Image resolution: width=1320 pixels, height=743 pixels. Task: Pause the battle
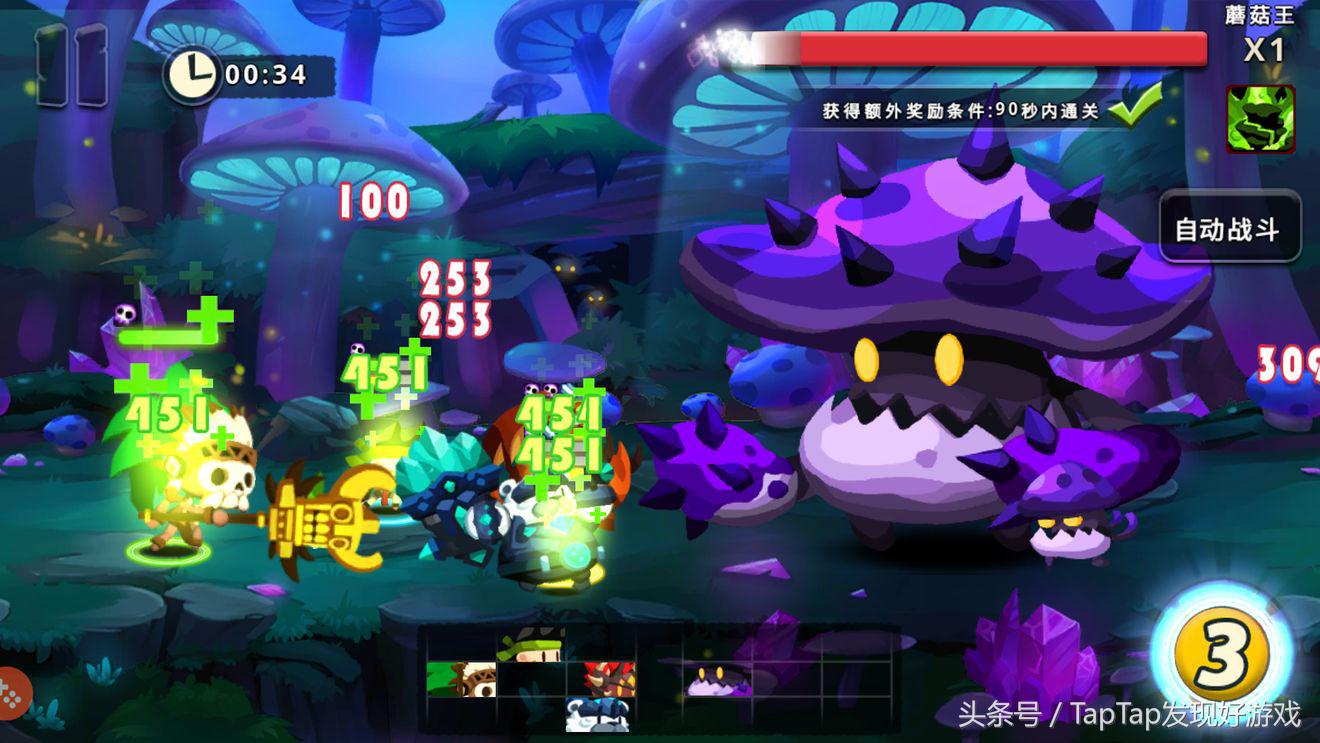72,65
